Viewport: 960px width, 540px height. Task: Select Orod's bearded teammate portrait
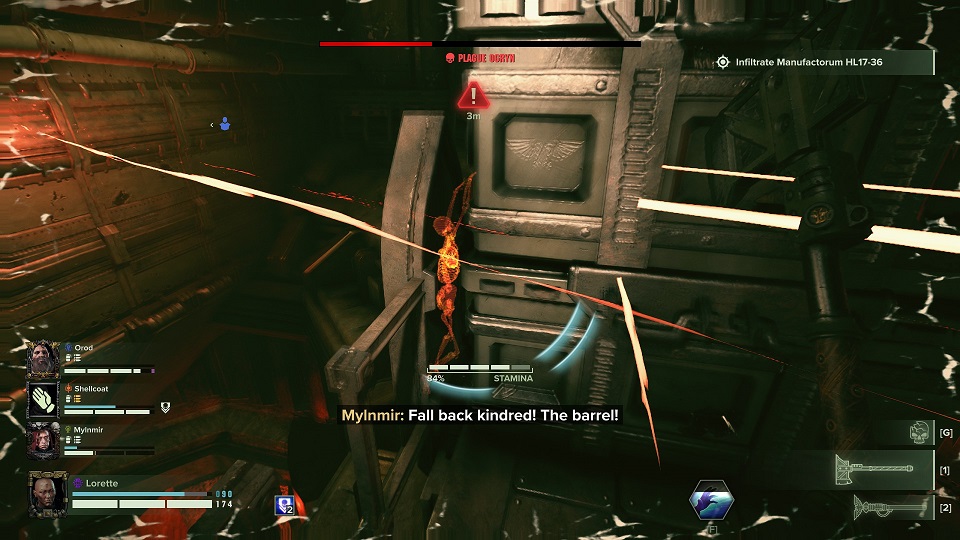click(x=44, y=357)
